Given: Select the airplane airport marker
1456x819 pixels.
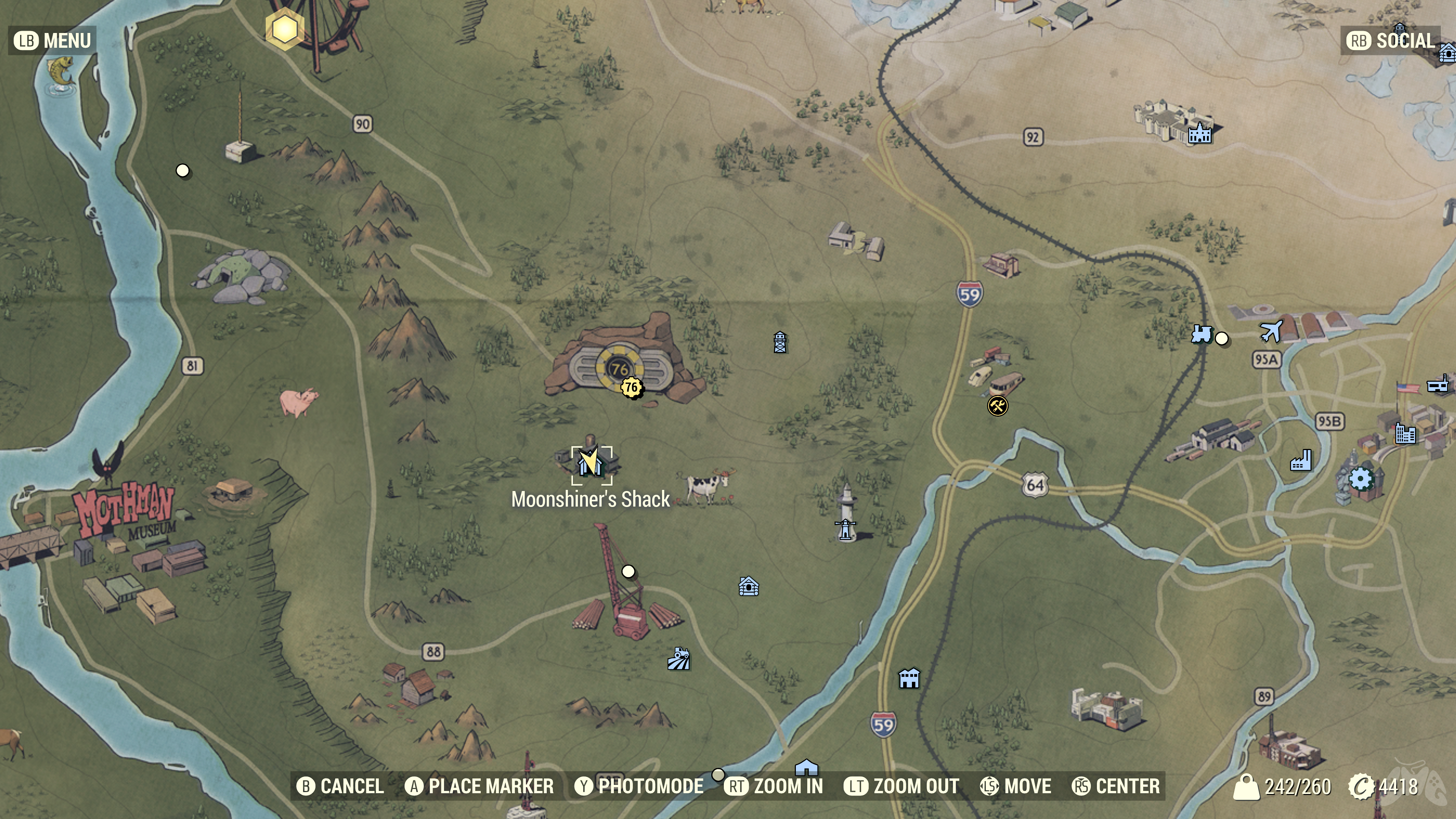Looking at the screenshot, I should pos(1271,331).
